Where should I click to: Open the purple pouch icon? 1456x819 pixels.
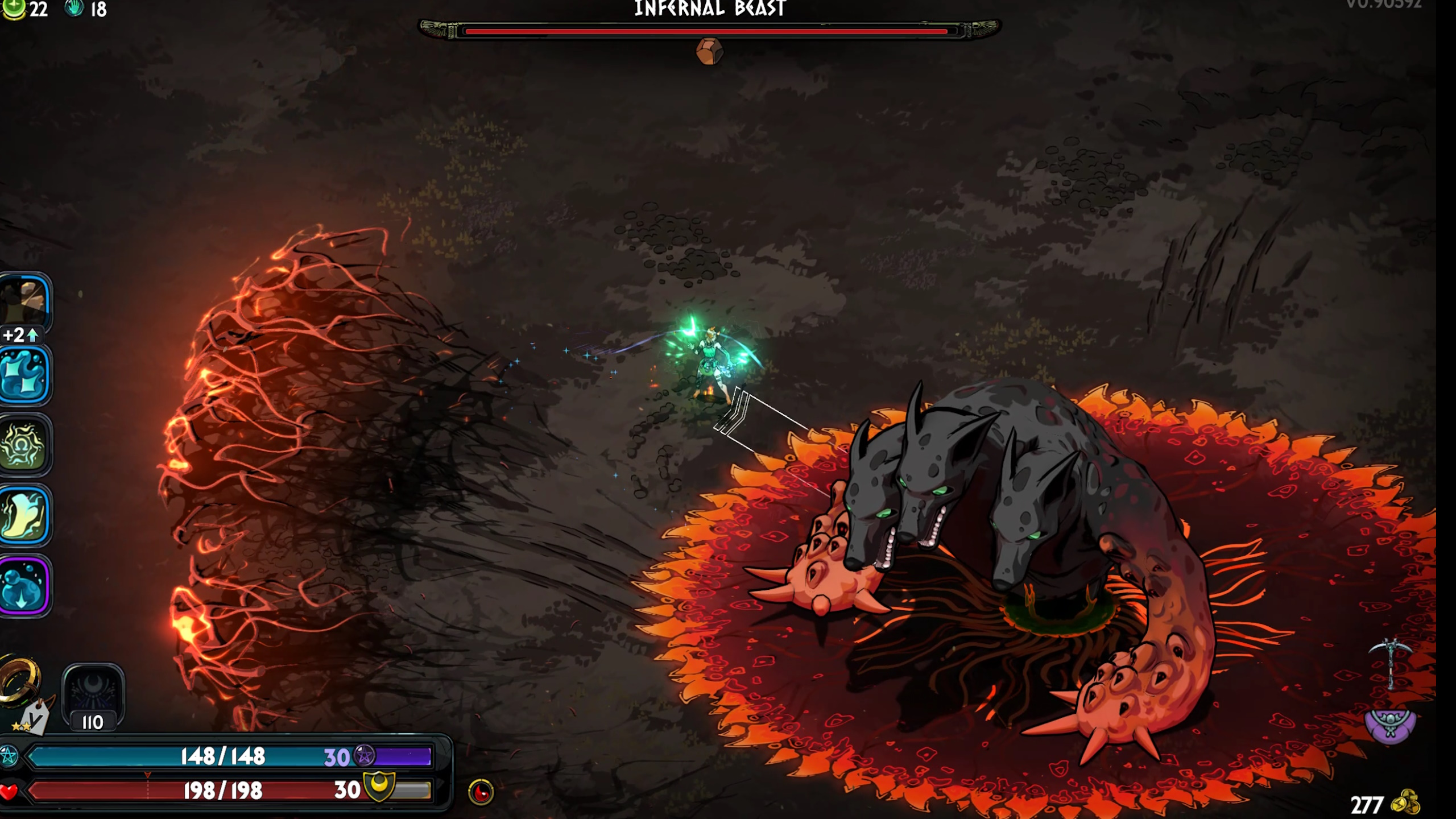point(1390,723)
